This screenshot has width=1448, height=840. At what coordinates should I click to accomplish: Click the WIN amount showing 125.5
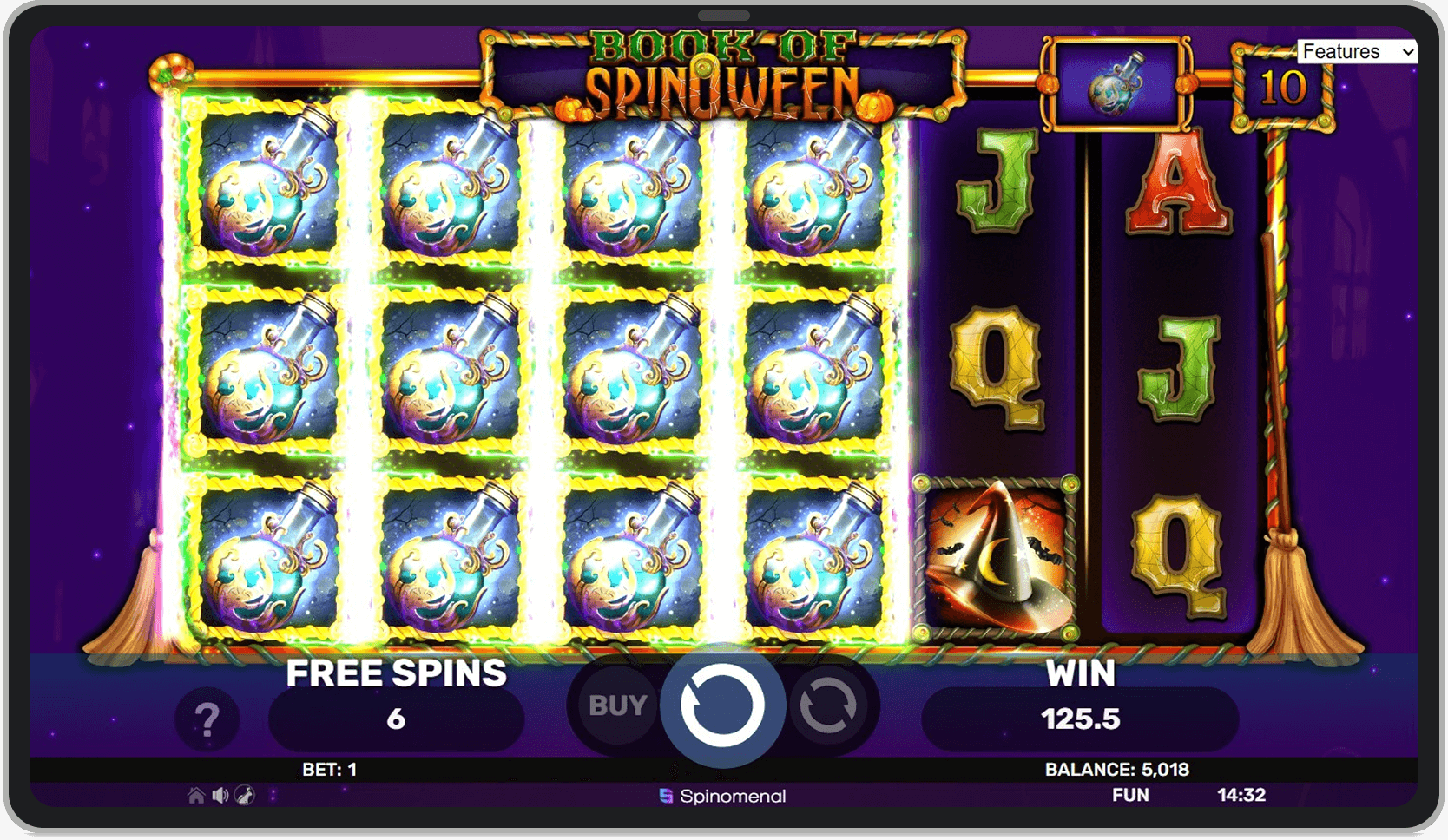pyautogui.click(x=1082, y=719)
